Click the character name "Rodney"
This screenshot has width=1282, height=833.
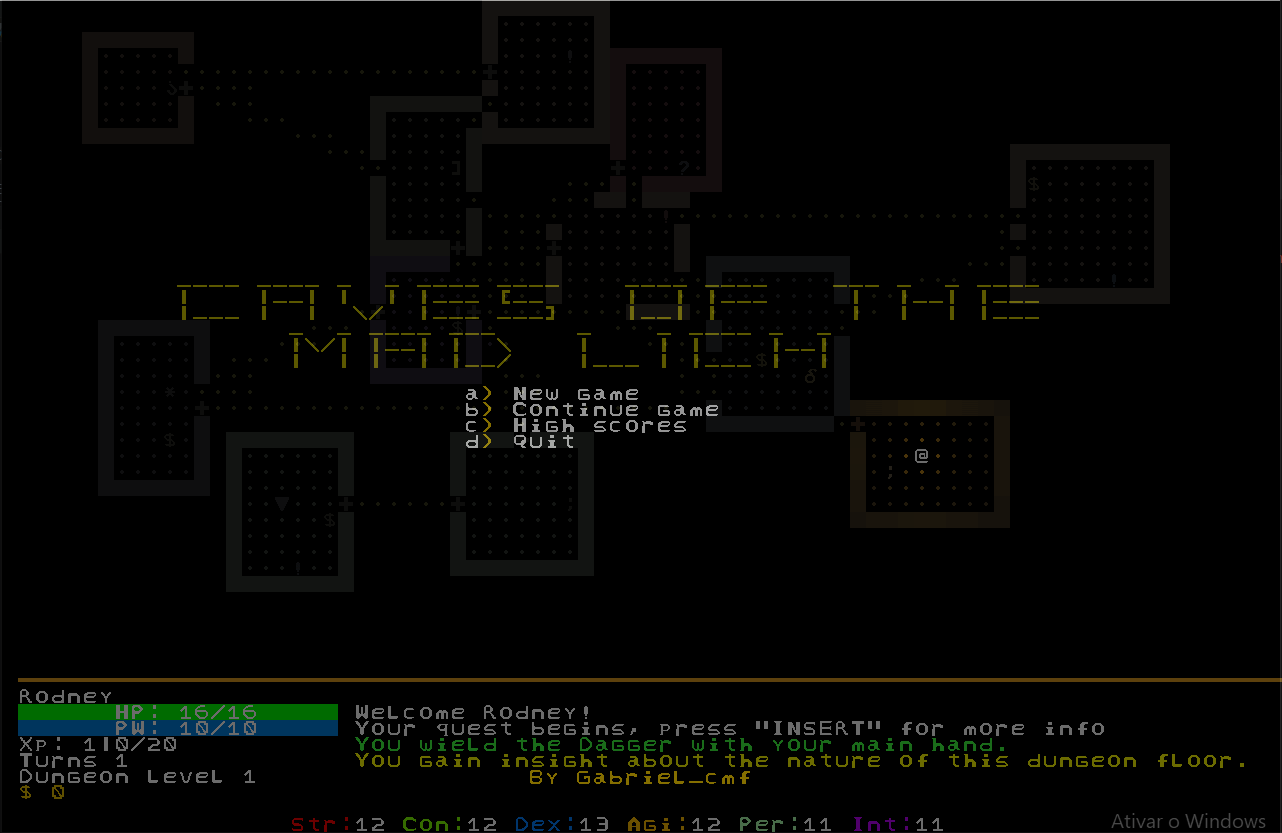[x=63, y=695]
